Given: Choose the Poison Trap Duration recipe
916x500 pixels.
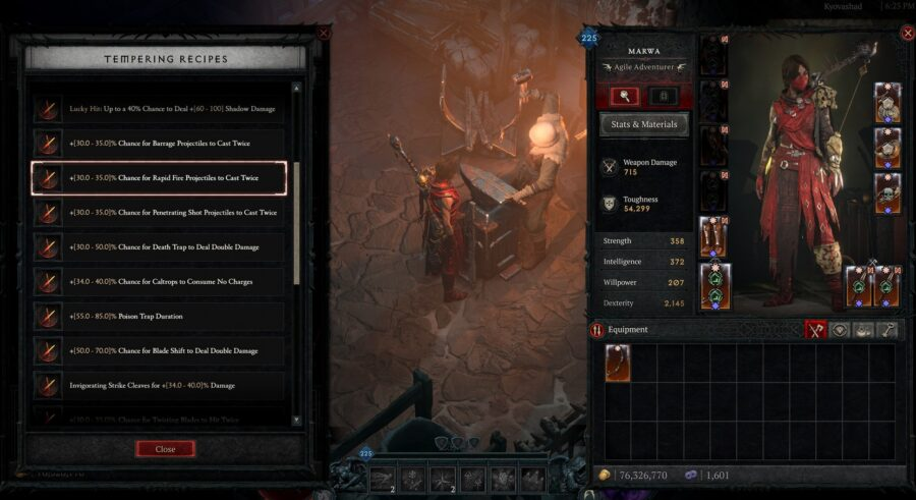Looking at the screenshot, I should [x=158, y=316].
